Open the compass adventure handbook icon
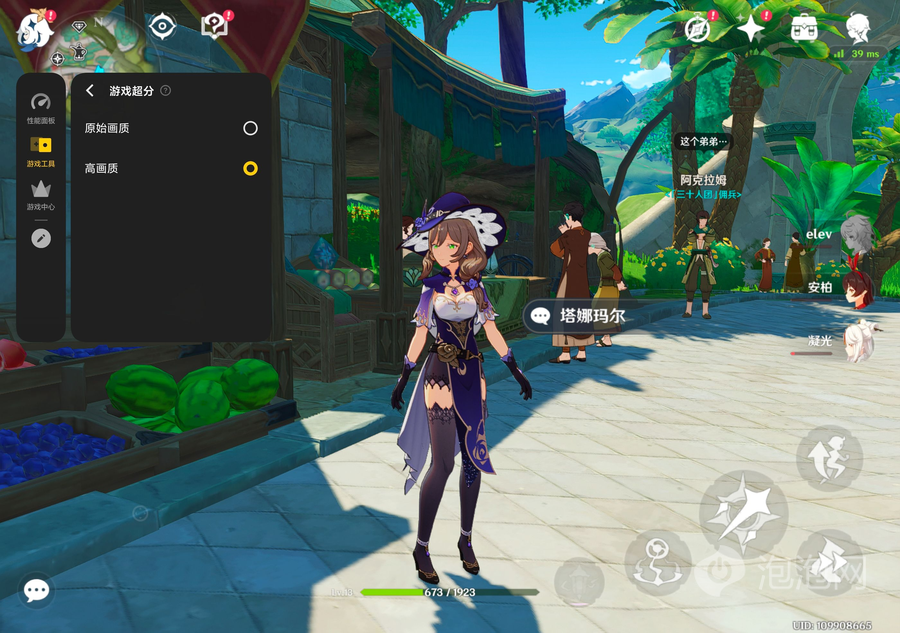 698,29
